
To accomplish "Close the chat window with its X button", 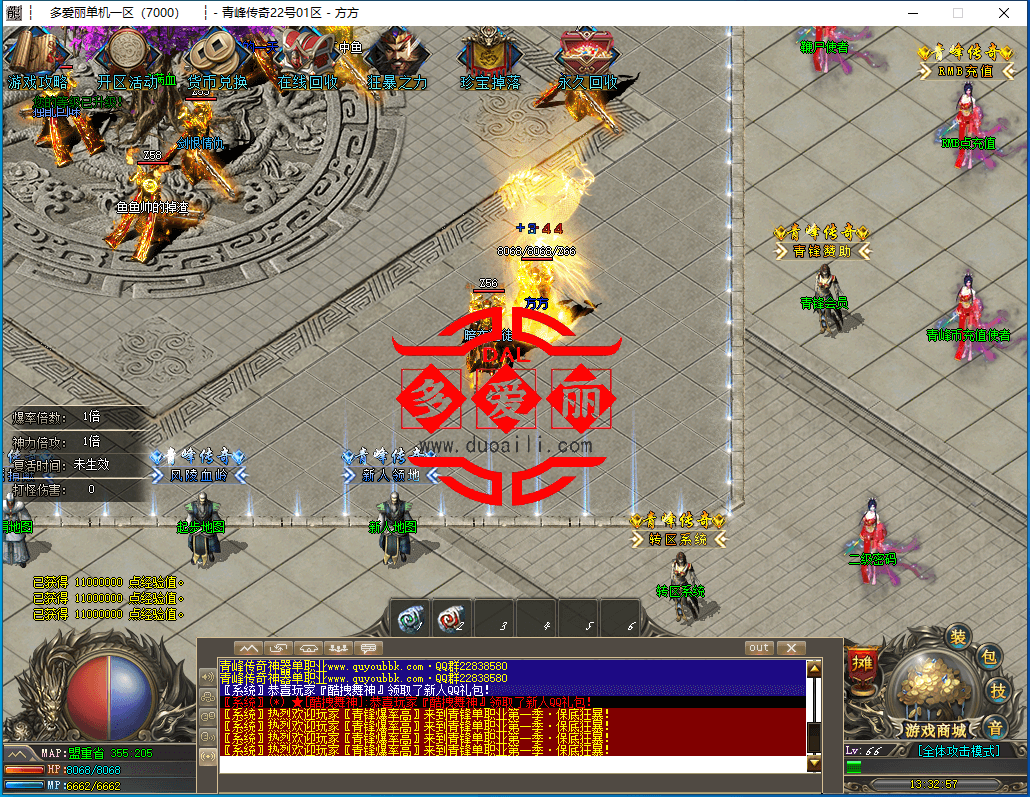I will (791, 648).
